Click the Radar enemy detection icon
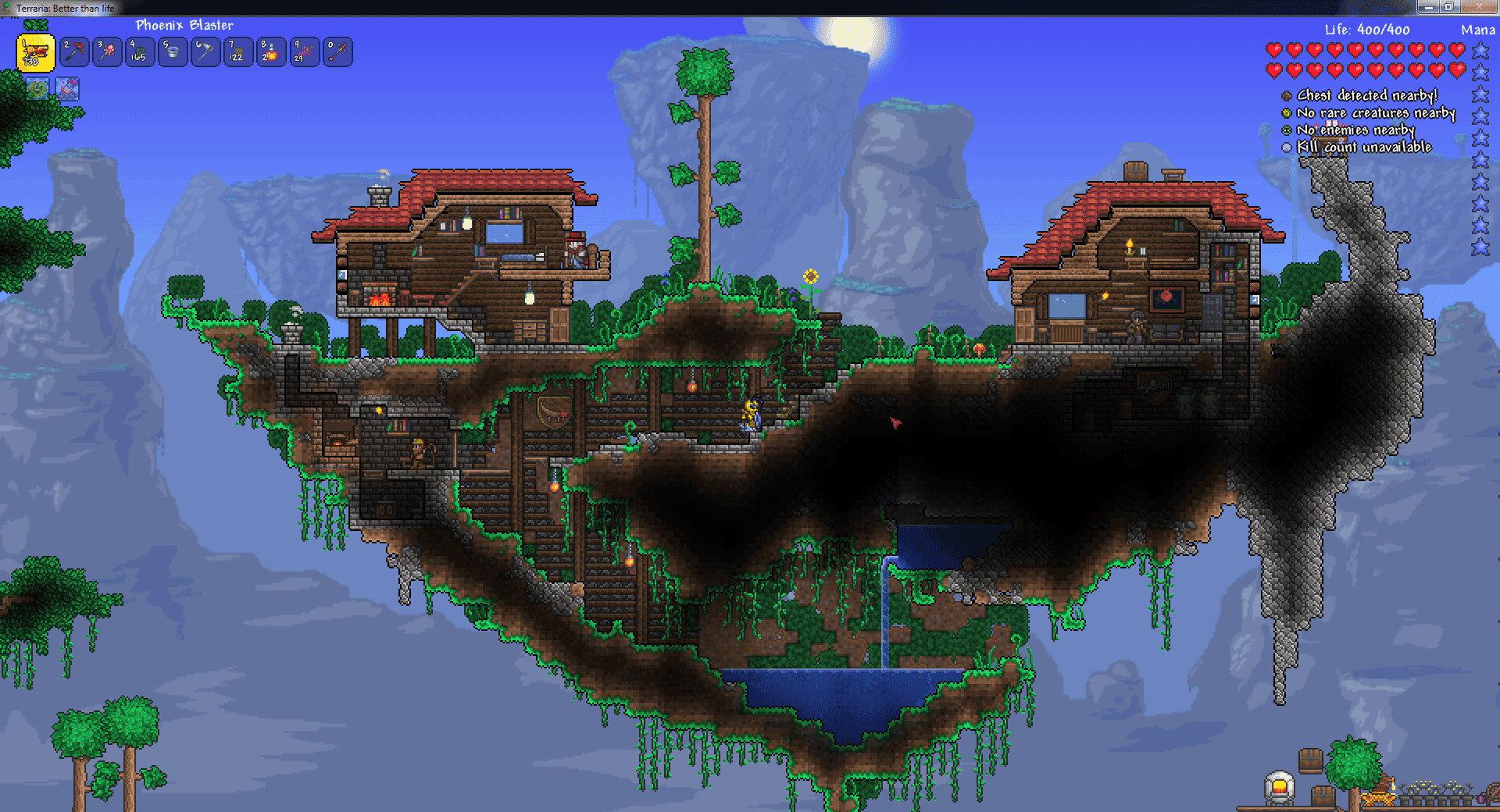This screenshot has height=812, width=1500. click(x=1285, y=130)
